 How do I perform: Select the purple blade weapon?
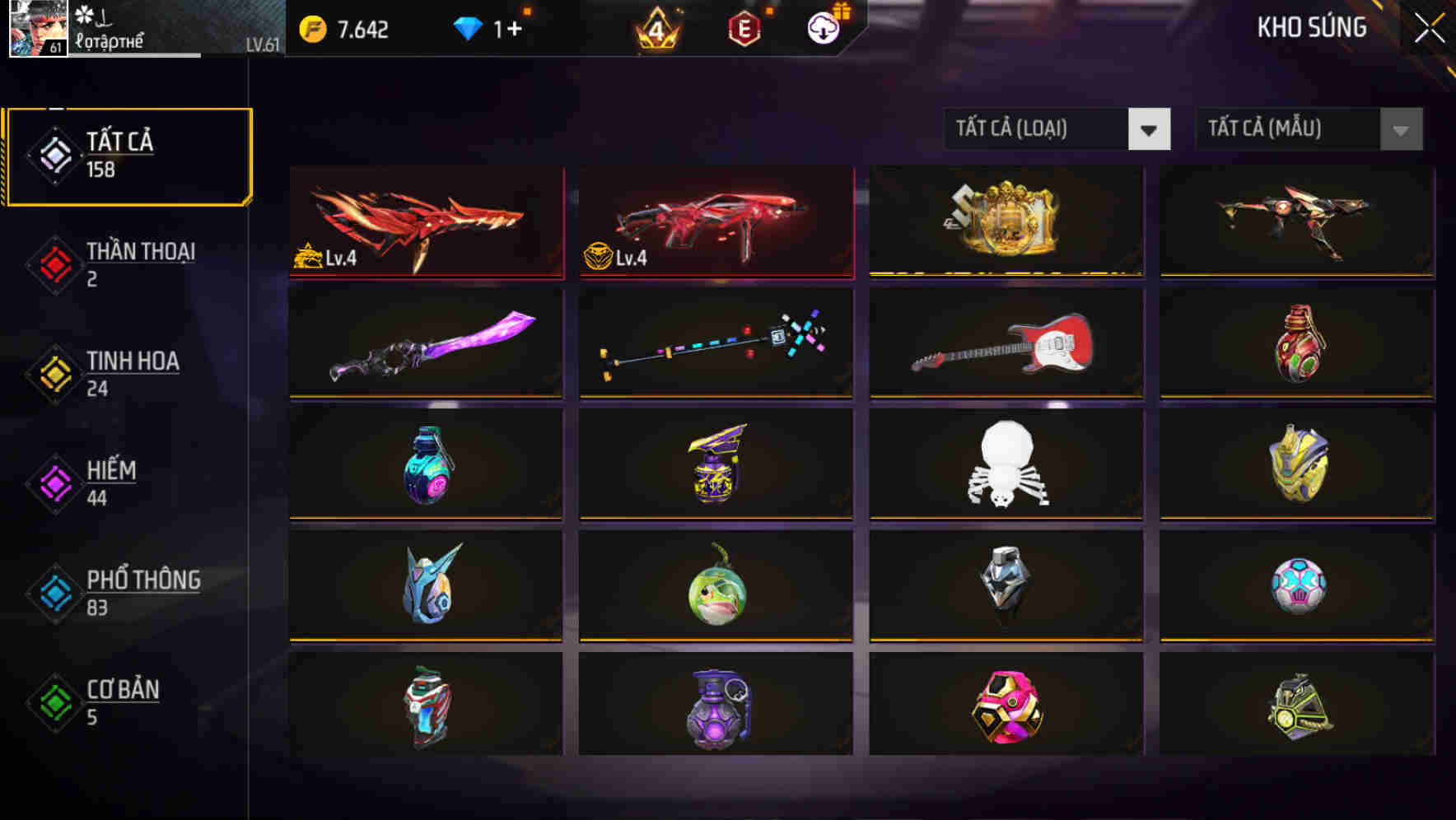coord(425,343)
